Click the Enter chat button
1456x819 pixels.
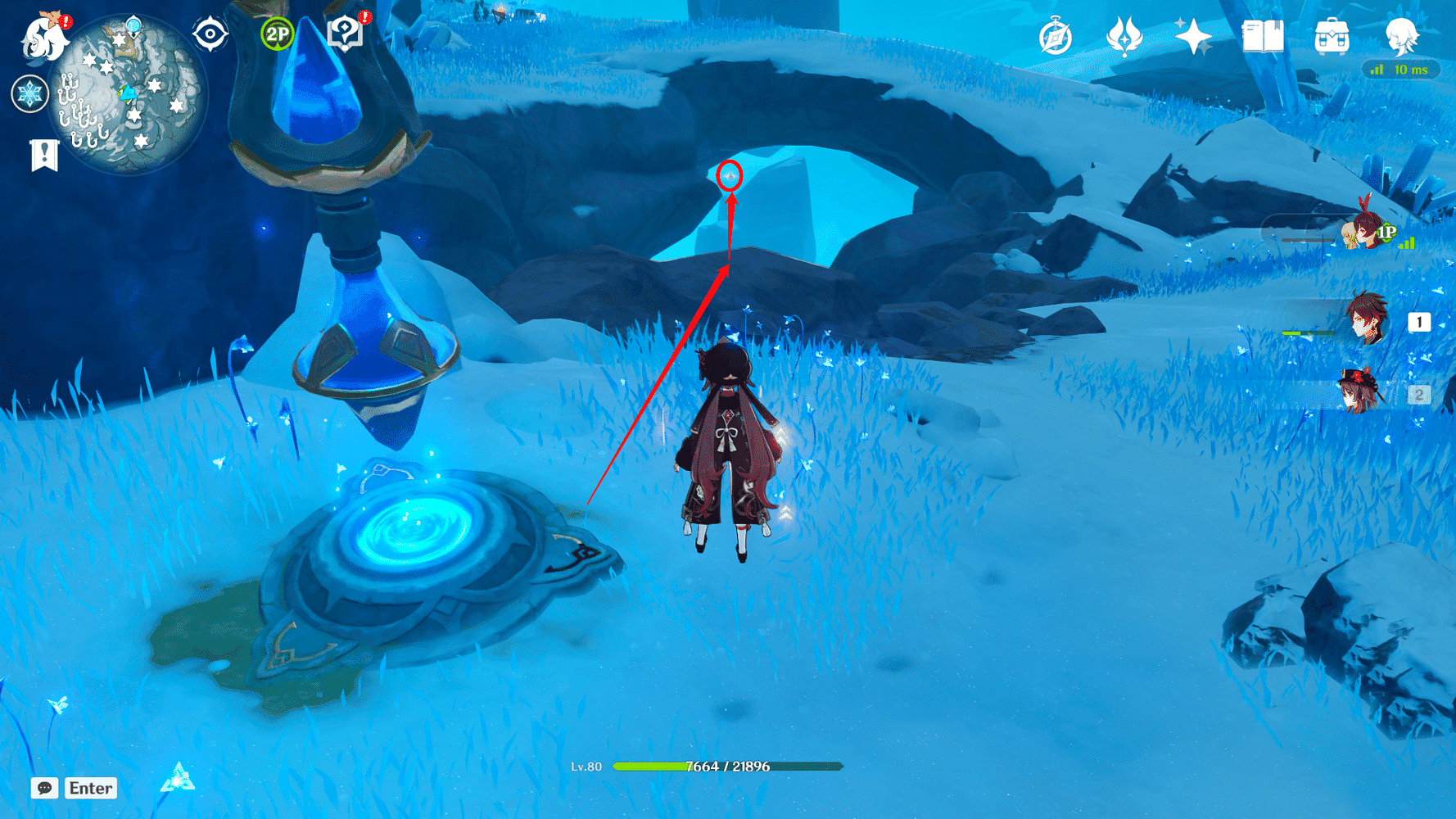[90, 789]
